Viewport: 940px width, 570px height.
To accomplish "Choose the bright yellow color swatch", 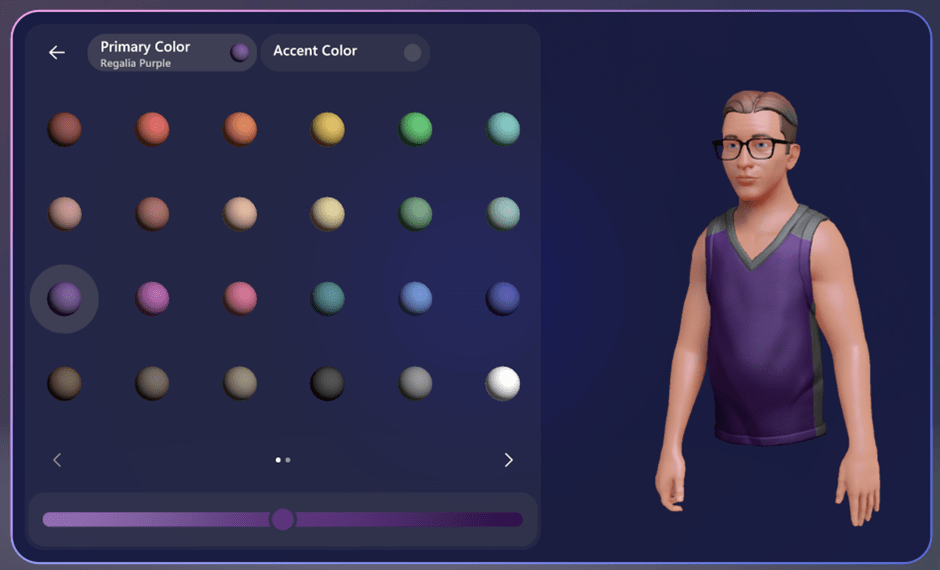I will 328,129.
